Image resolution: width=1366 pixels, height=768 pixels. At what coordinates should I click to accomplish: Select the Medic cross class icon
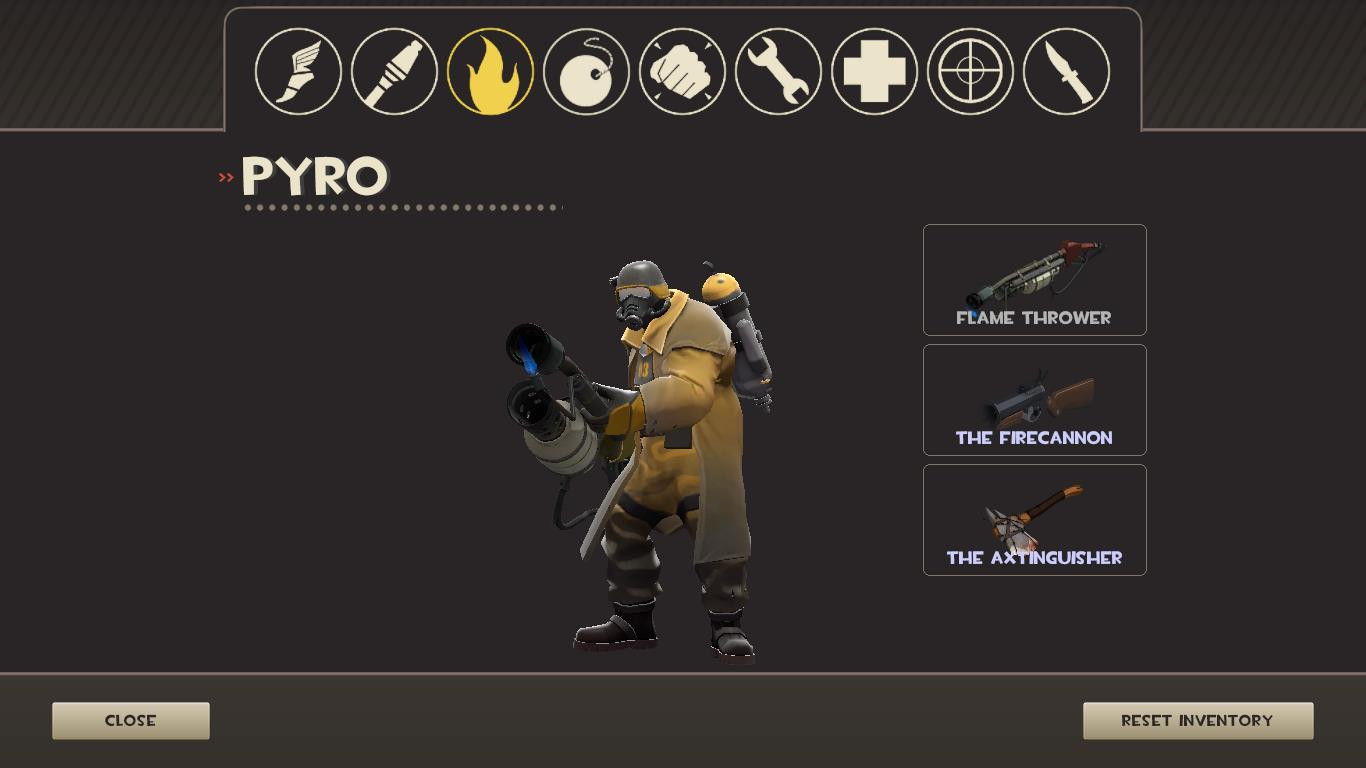pos(873,71)
